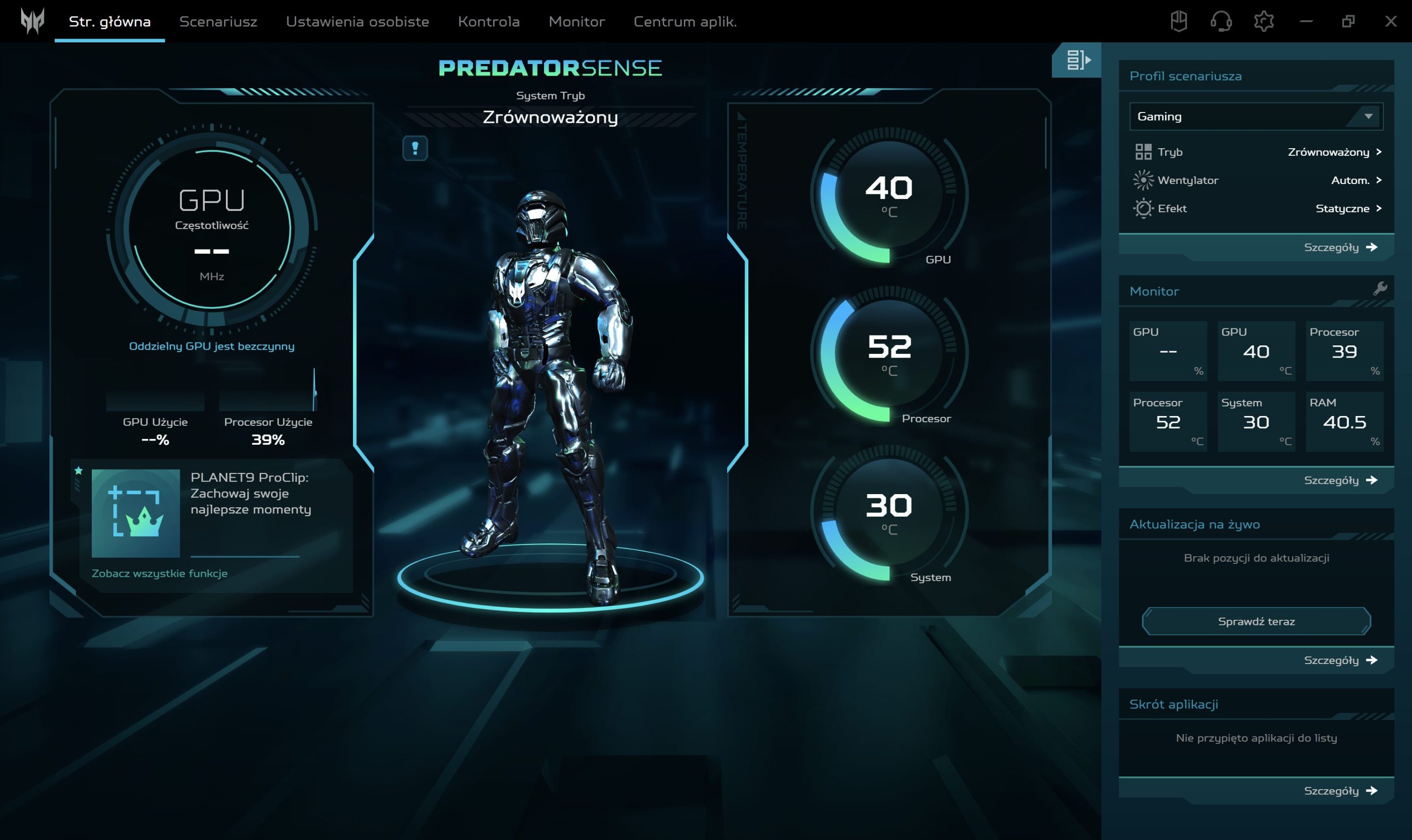Open the Monitor panel wrench icon
The width and height of the screenshot is (1412, 840).
coord(1380,289)
